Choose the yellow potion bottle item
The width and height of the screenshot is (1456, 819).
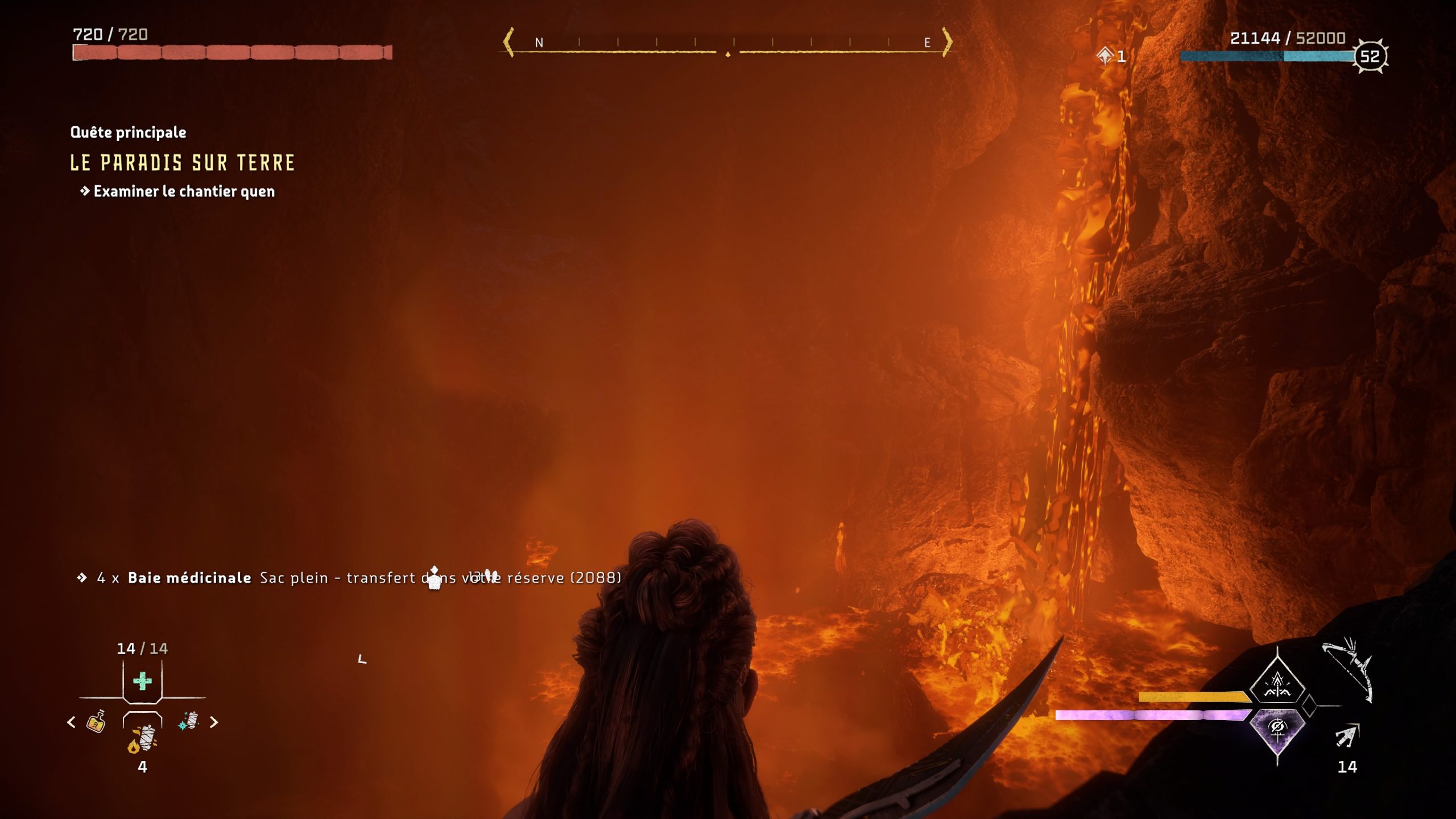96,722
